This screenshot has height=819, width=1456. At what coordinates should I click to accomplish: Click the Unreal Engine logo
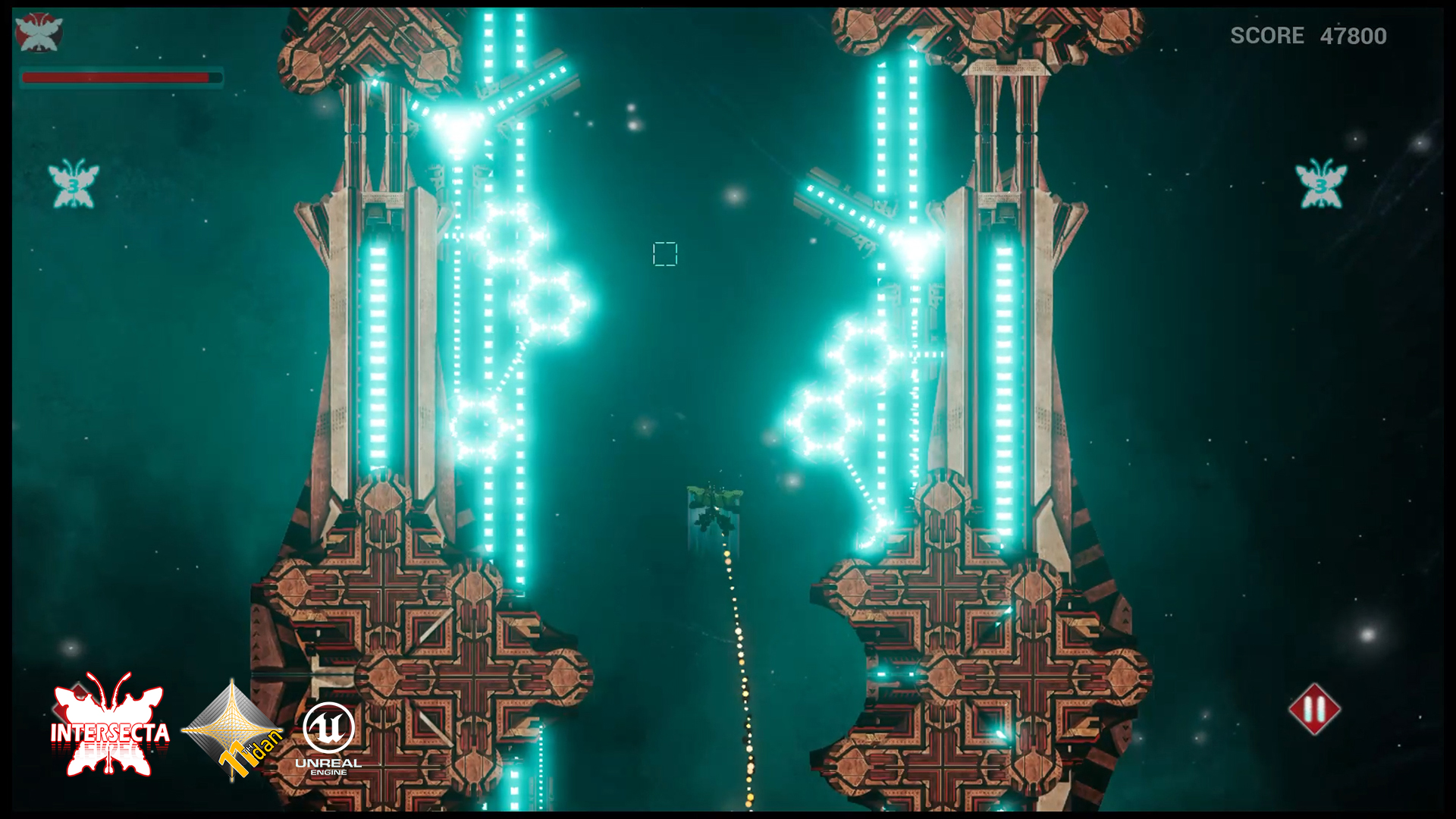pyautogui.click(x=328, y=737)
